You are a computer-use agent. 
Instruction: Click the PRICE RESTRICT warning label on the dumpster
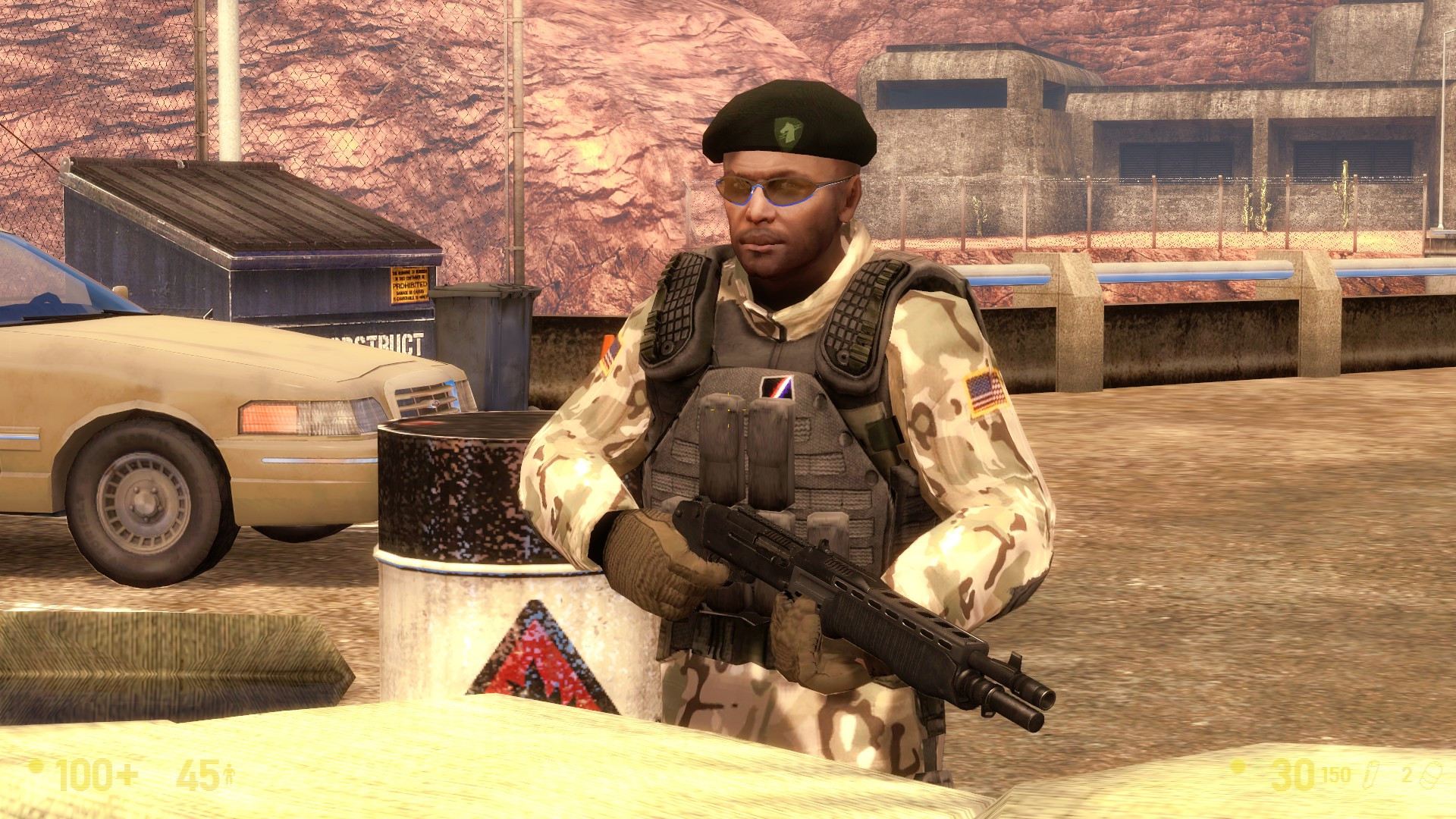coord(409,284)
